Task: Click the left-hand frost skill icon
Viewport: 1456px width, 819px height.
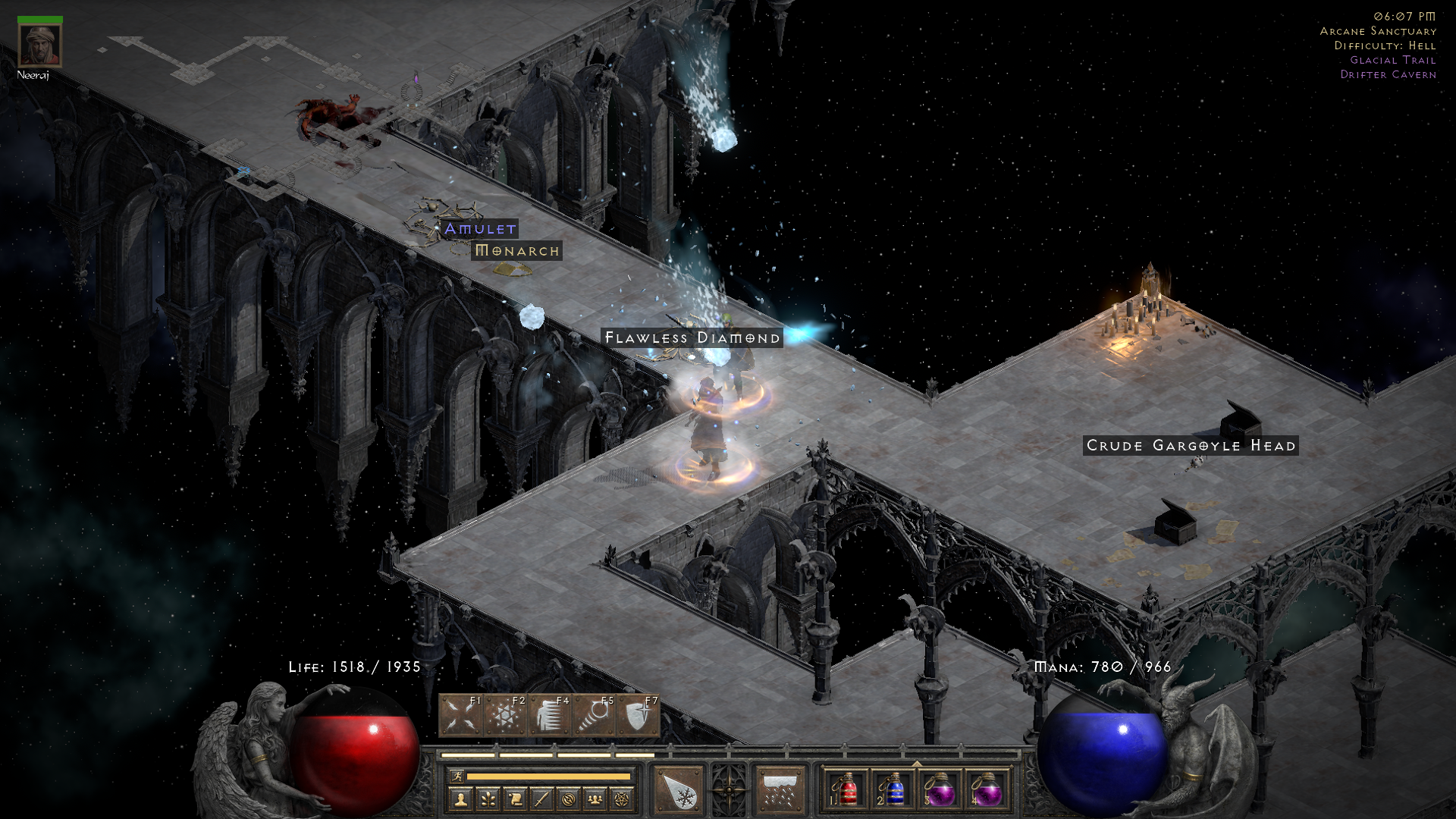Action: [x=677, y=789]
